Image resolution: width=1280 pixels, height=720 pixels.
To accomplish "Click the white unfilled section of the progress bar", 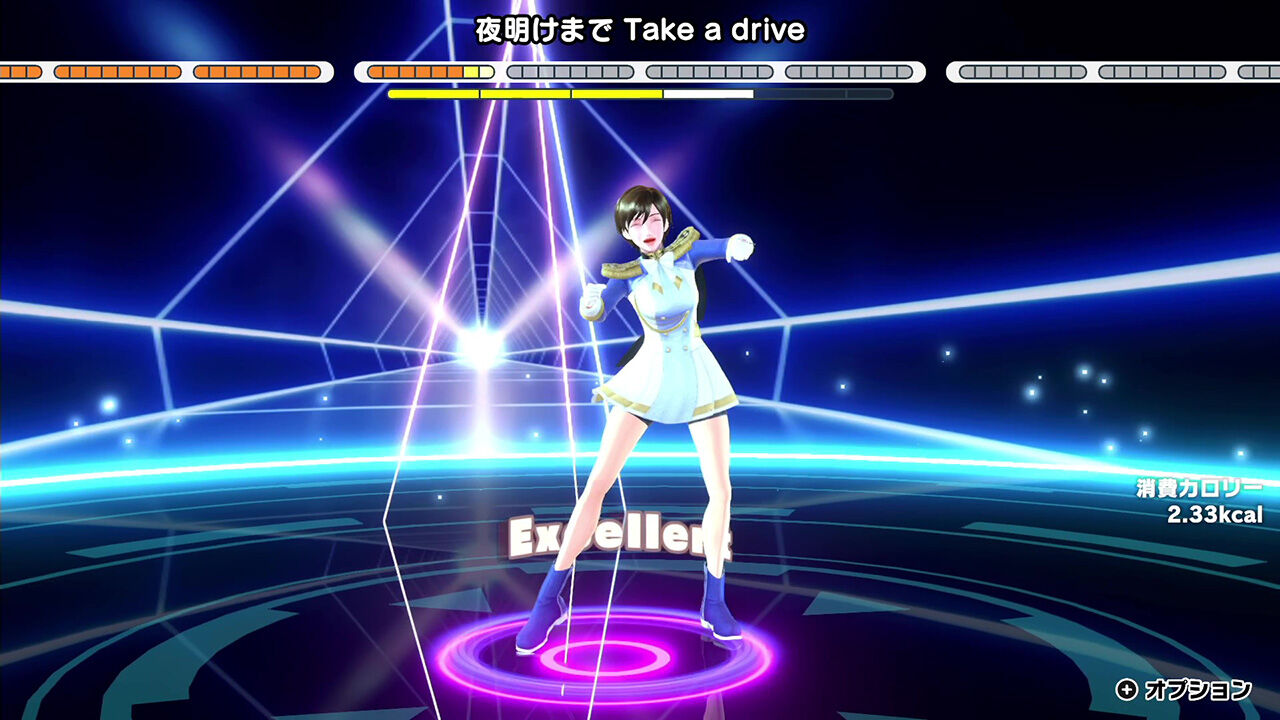I will pyautogui.click(x=710, y=93).
